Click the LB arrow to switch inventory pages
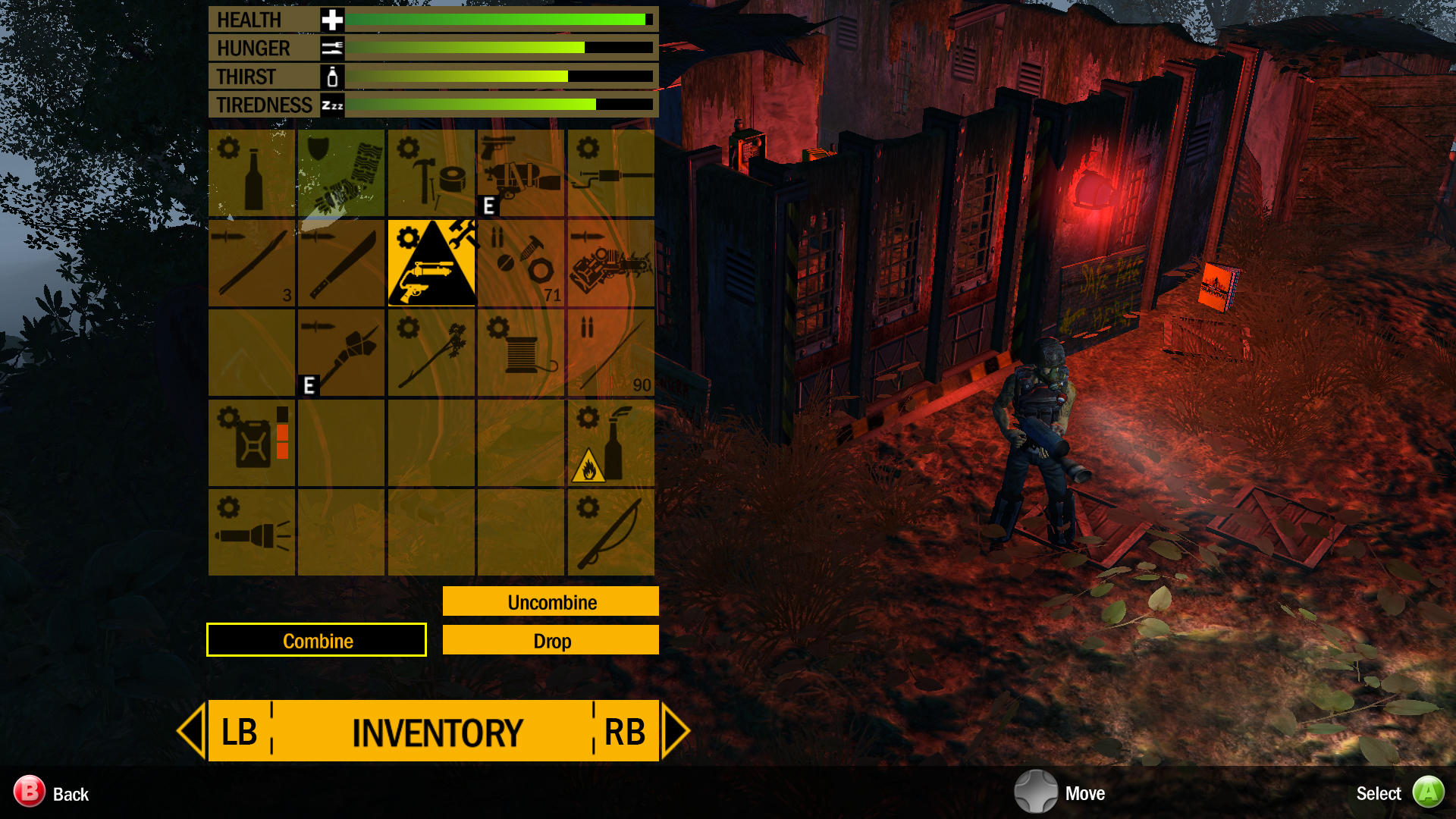This screenshot has width=1456, height=819. 191,732
